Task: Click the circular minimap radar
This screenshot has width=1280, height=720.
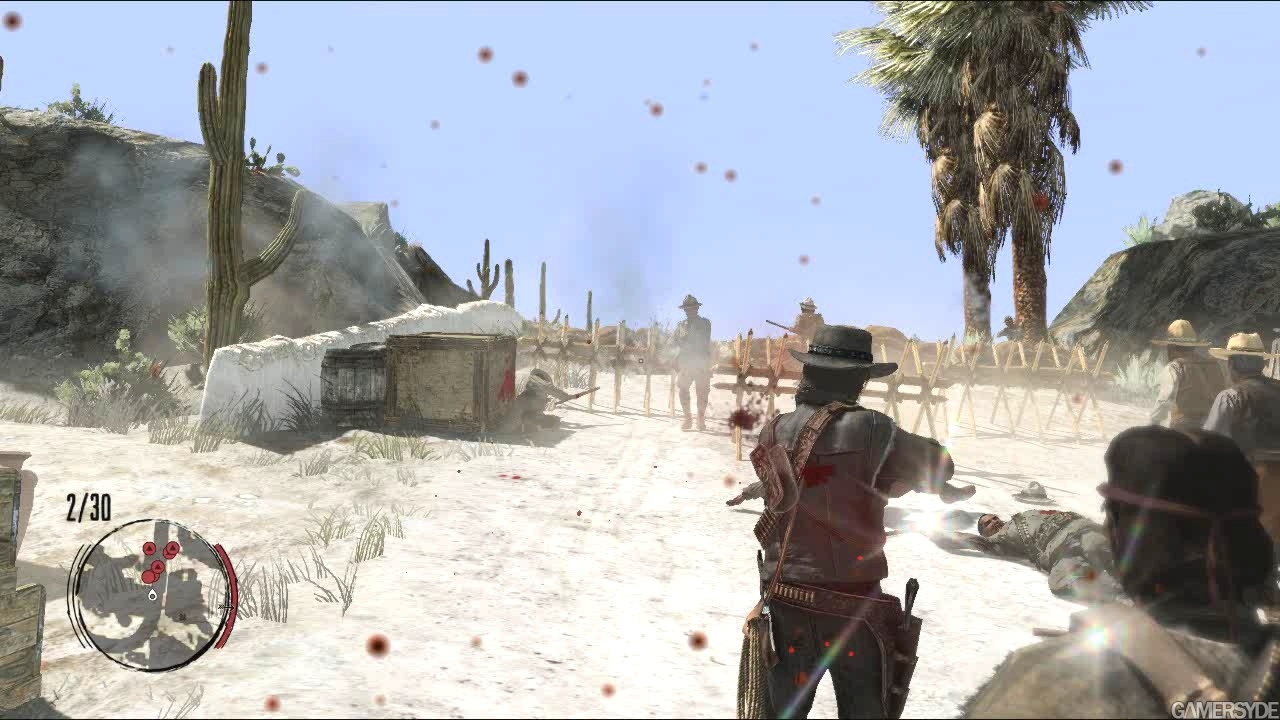Action: pos(150,594)
